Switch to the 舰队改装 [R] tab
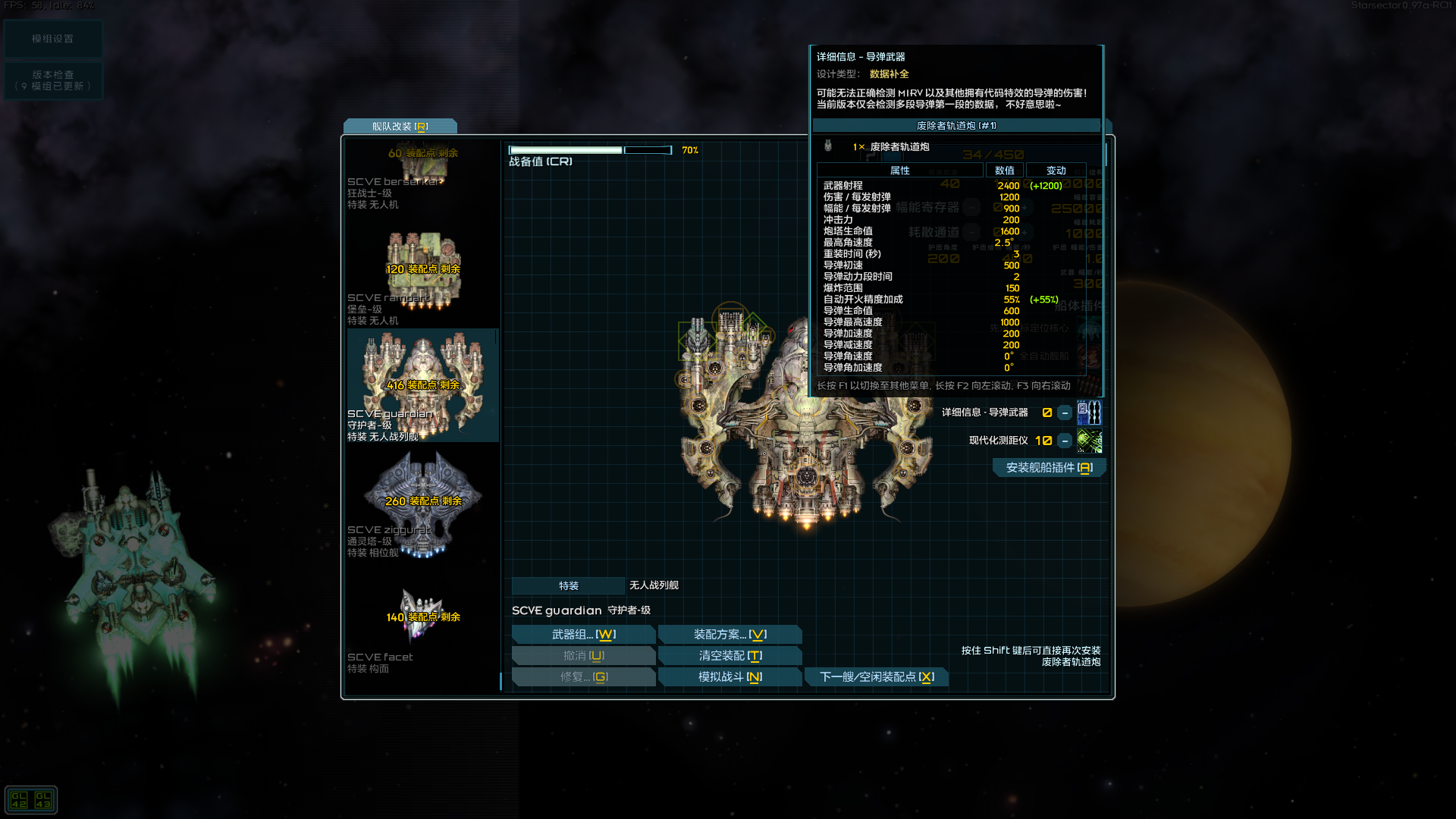 [400, 126]
